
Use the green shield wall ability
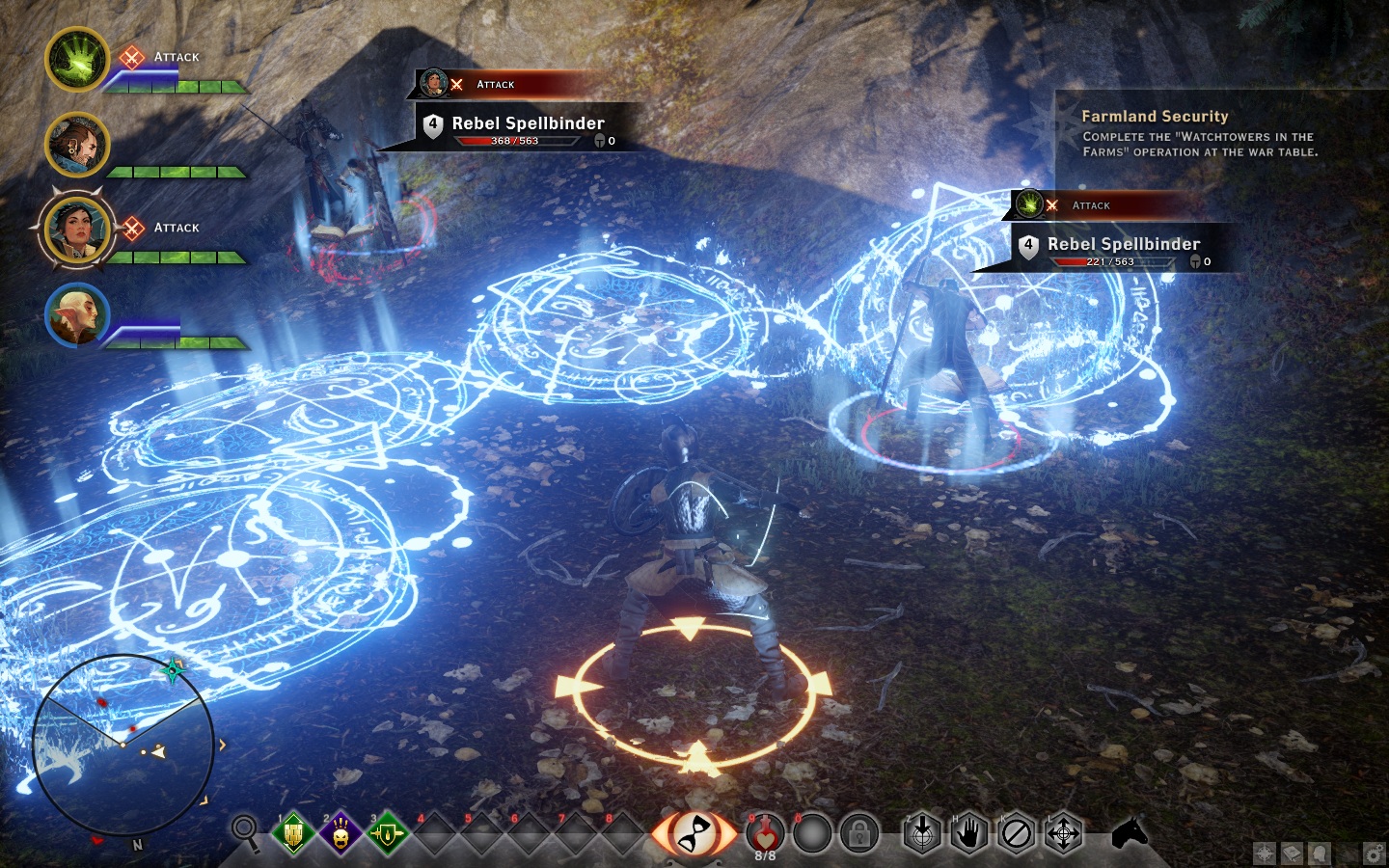click(x=293, y=833)
